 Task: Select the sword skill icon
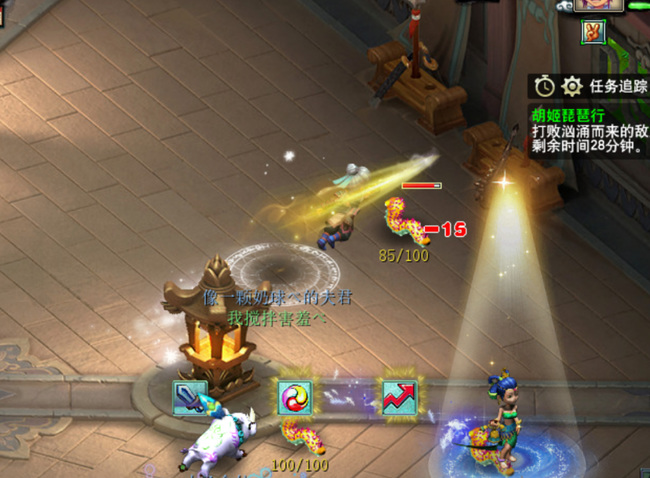190,397
